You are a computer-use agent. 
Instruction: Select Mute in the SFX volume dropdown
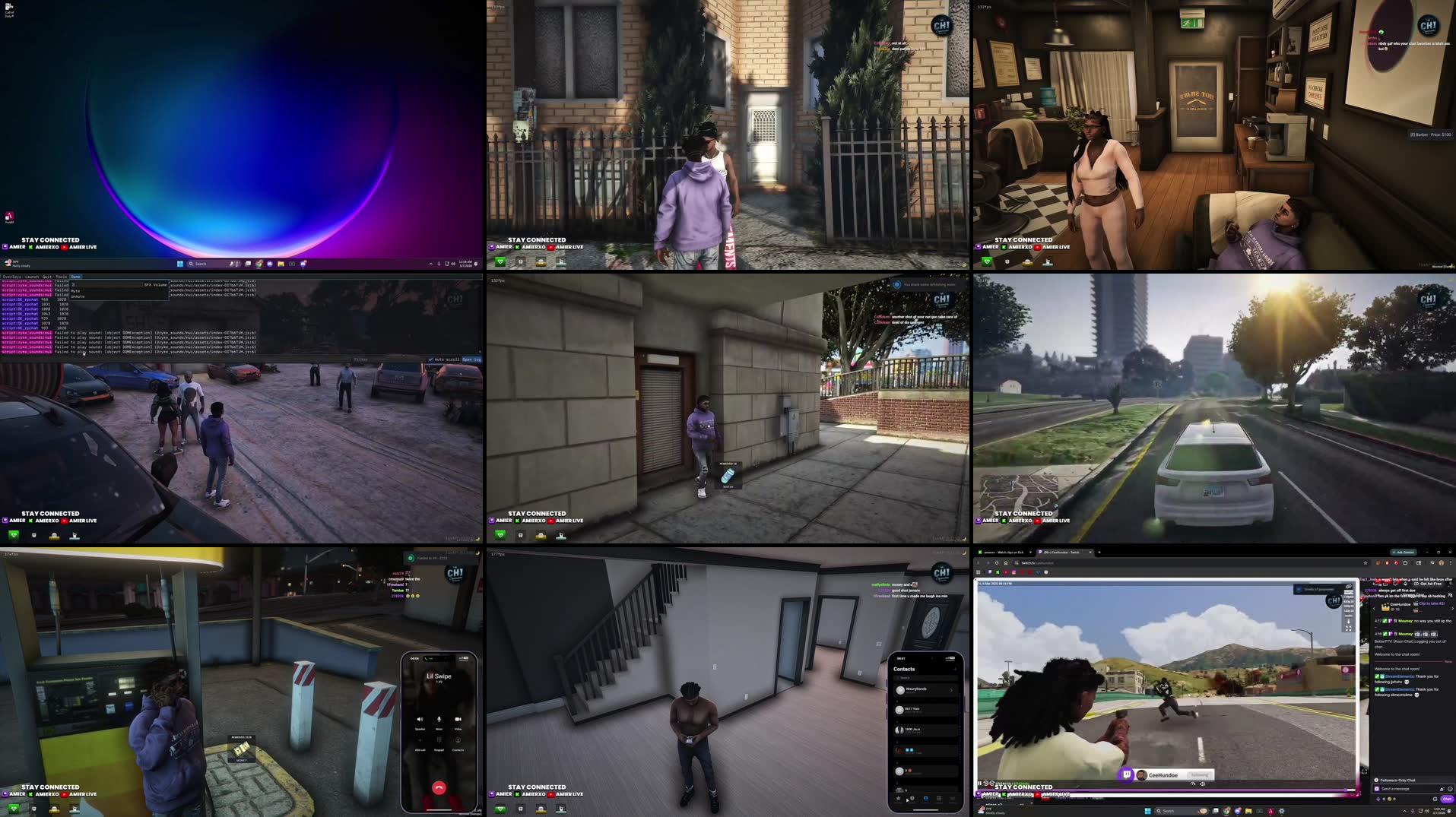[75, 290]
